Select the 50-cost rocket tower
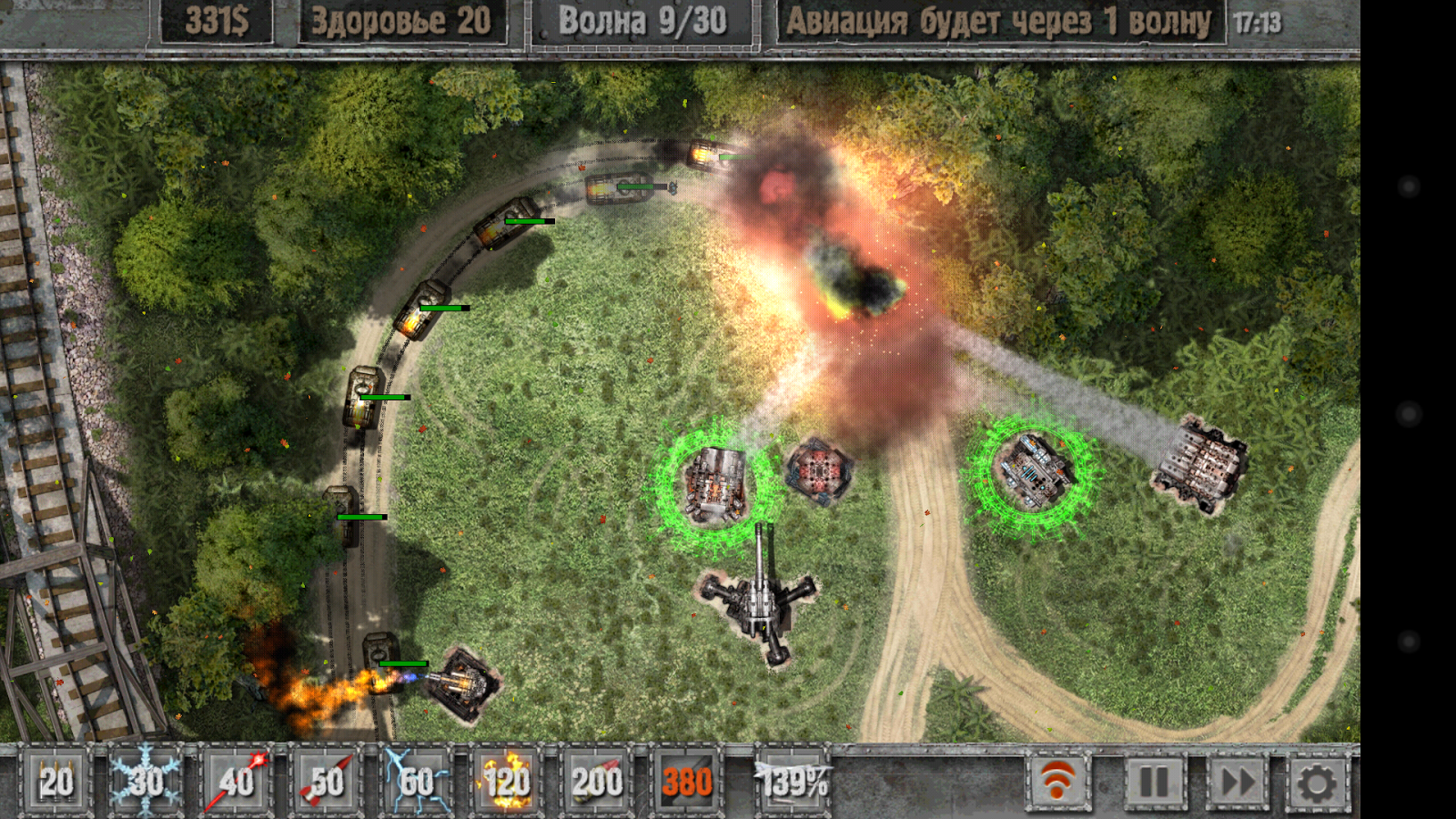 [326, 781]
